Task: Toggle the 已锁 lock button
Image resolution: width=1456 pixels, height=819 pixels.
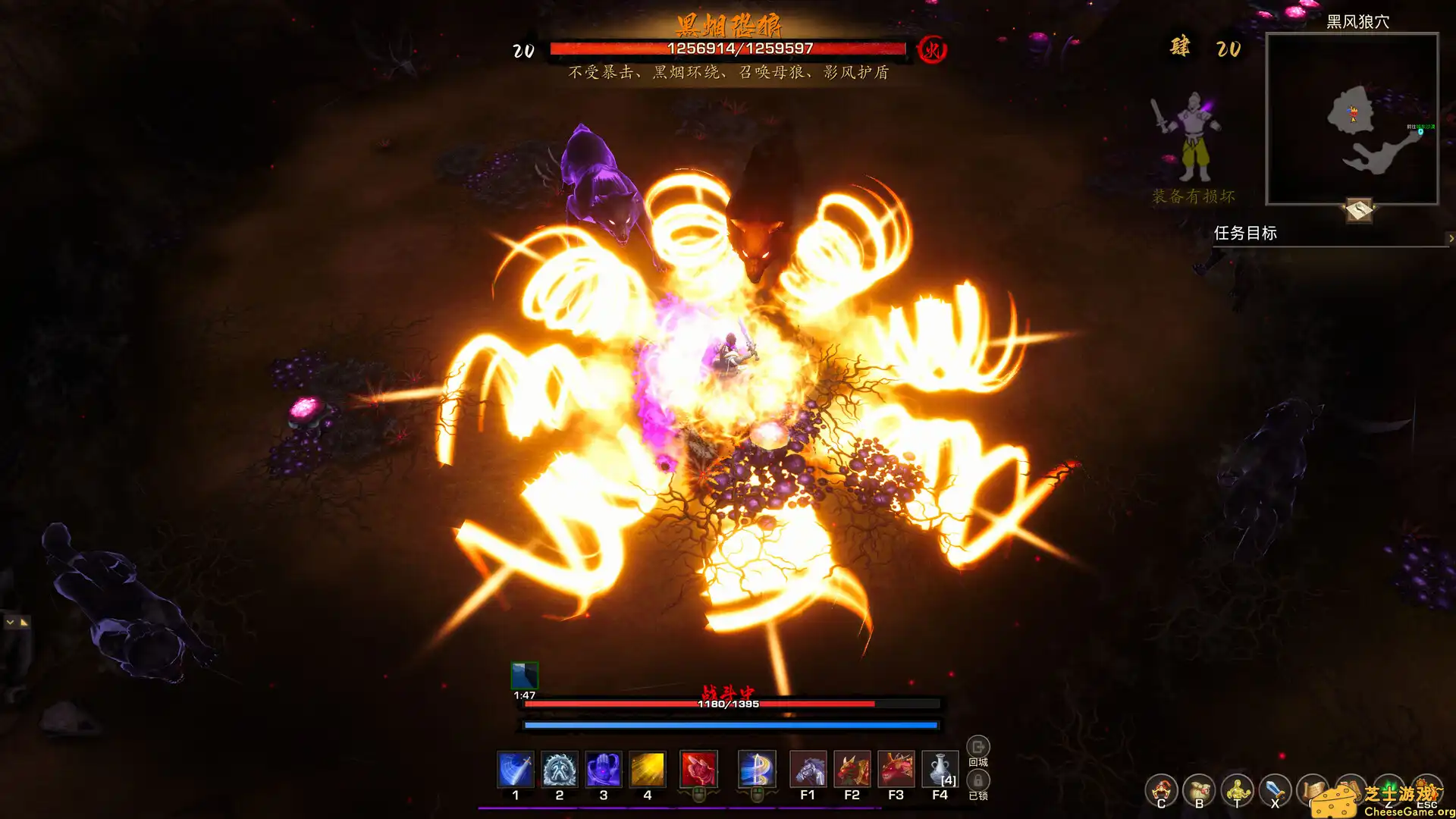Action: pos(978,781)
